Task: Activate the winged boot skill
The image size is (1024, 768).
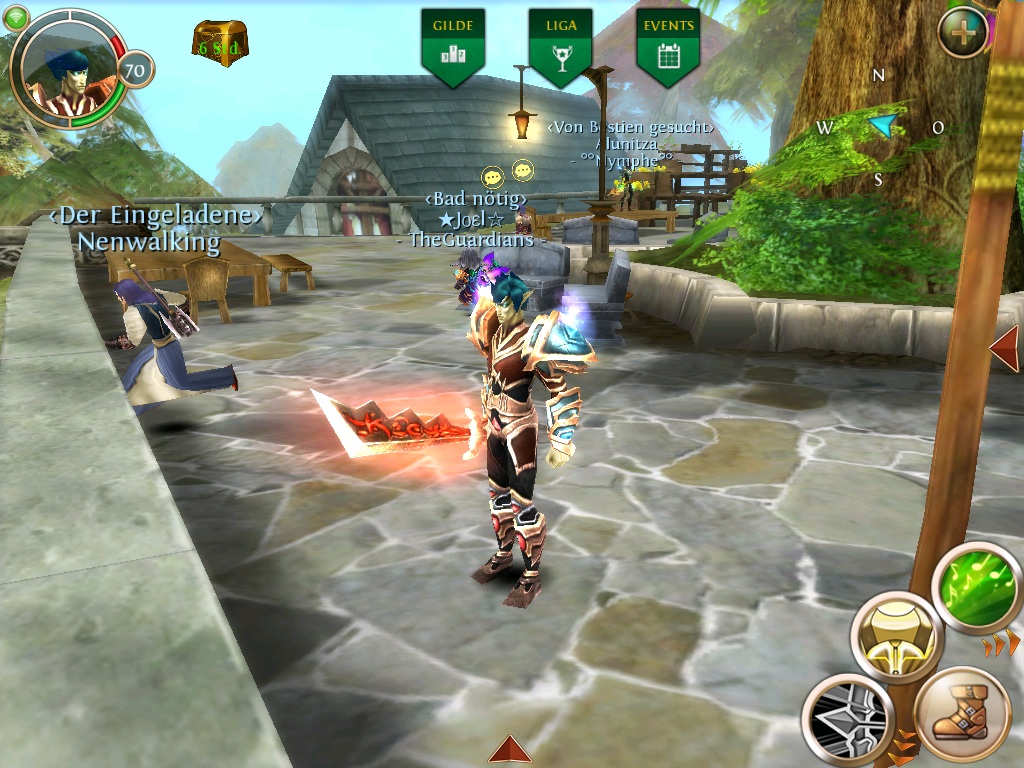Action: (961, 714)
